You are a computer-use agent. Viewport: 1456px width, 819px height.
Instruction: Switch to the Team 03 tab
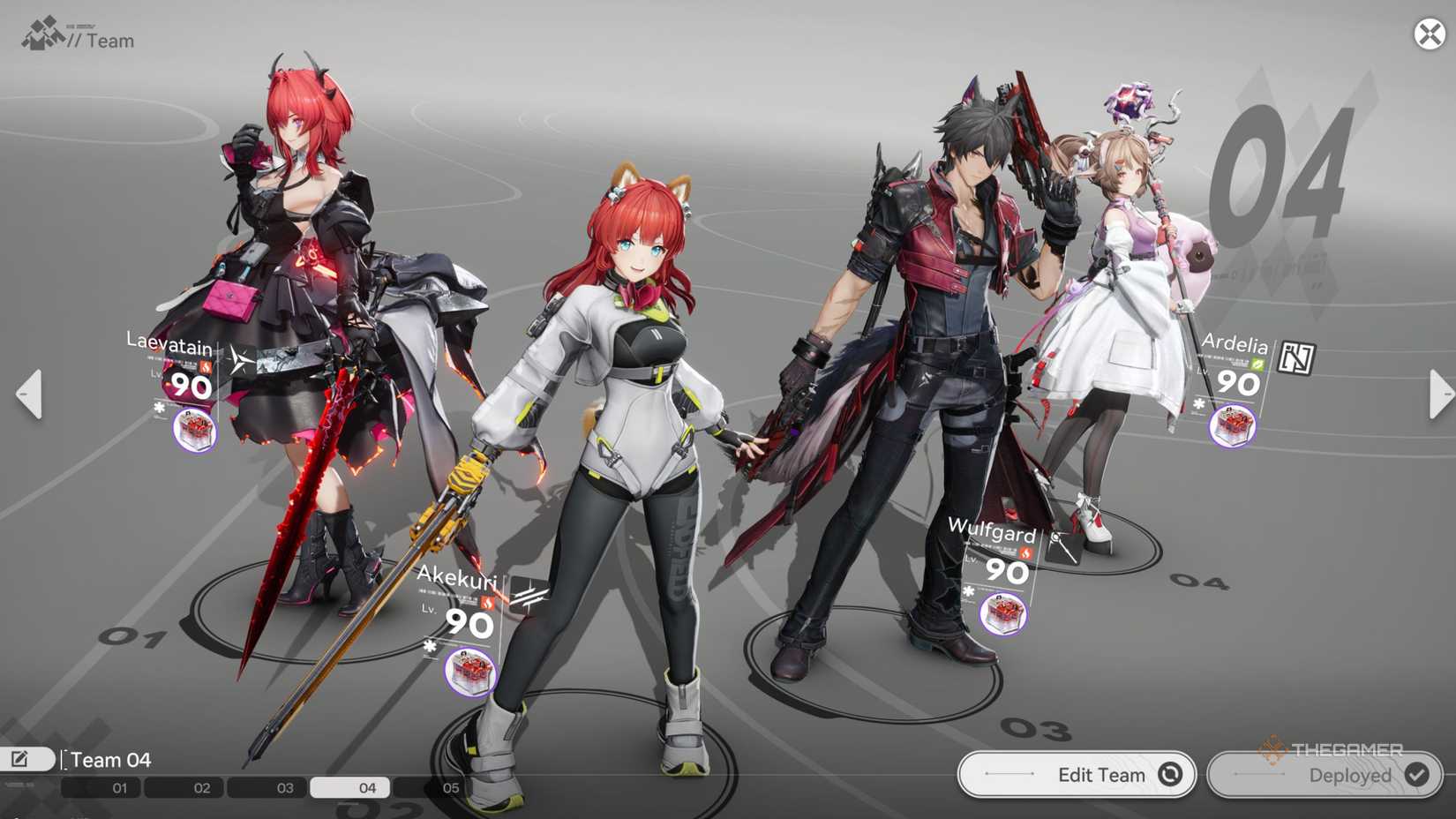pos(284,787)
